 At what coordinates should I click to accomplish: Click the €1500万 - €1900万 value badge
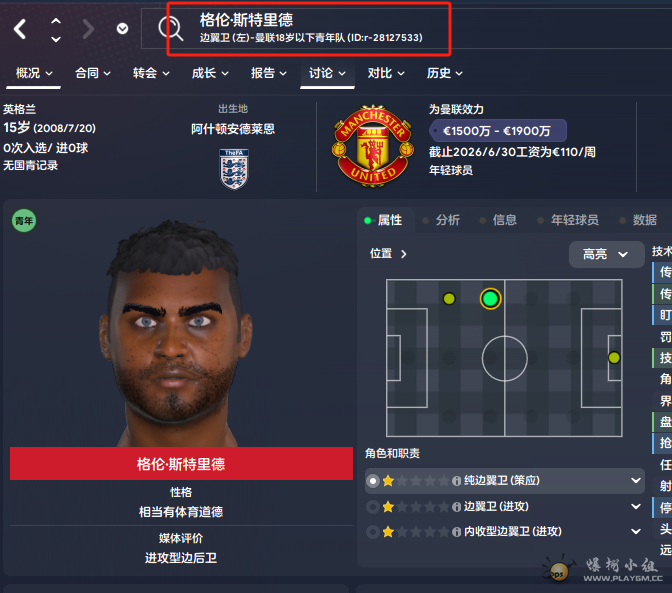[x=497, y=131]
